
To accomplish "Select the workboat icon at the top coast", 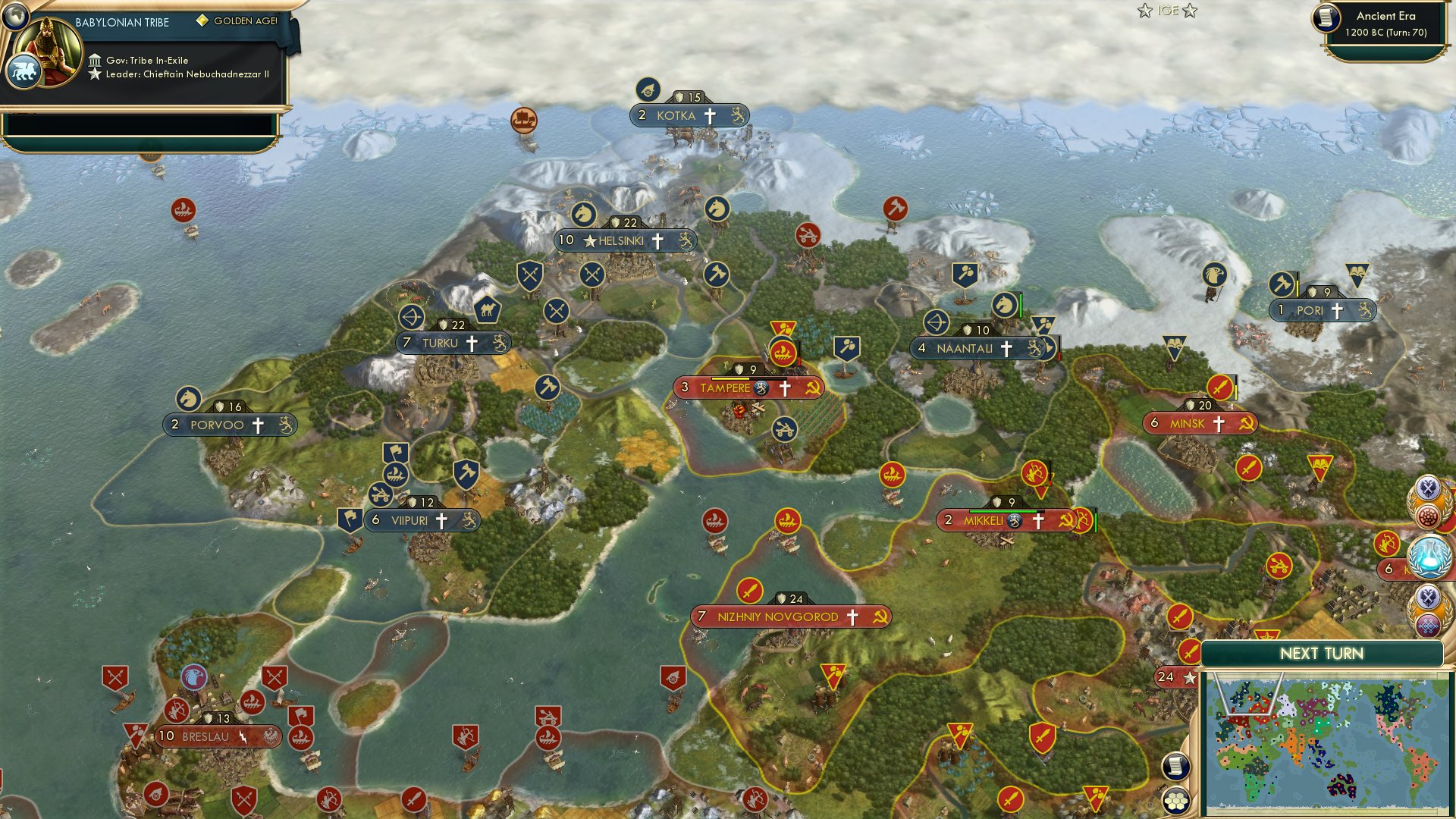I will (x=526, y=118).
